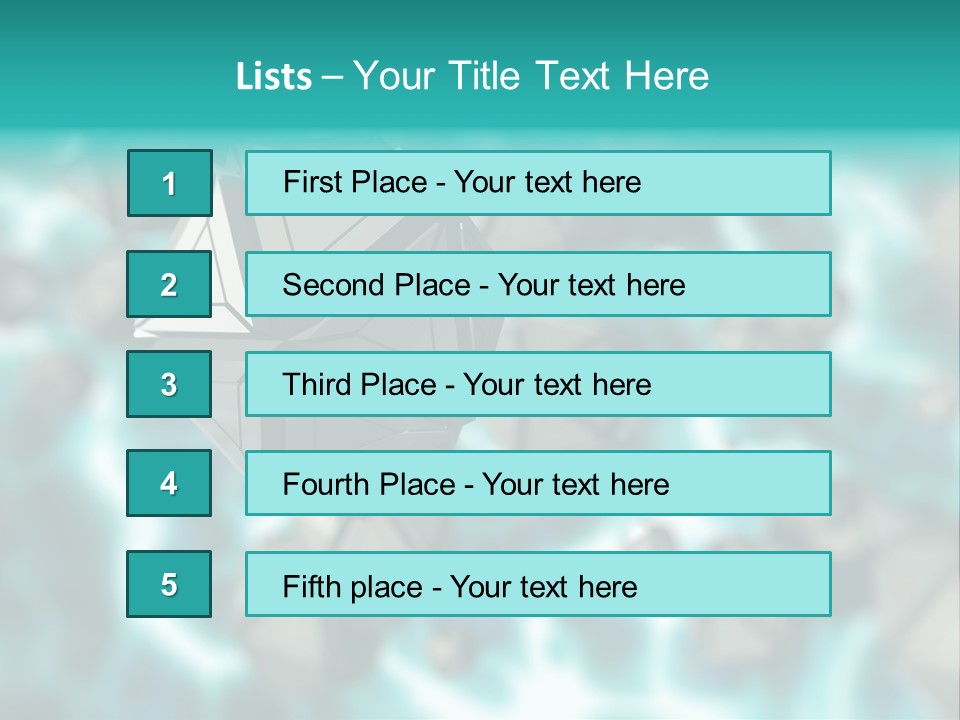Select the number 5 box
The width and height of the screenshot is (960, 720).
(x=169, y=584)
